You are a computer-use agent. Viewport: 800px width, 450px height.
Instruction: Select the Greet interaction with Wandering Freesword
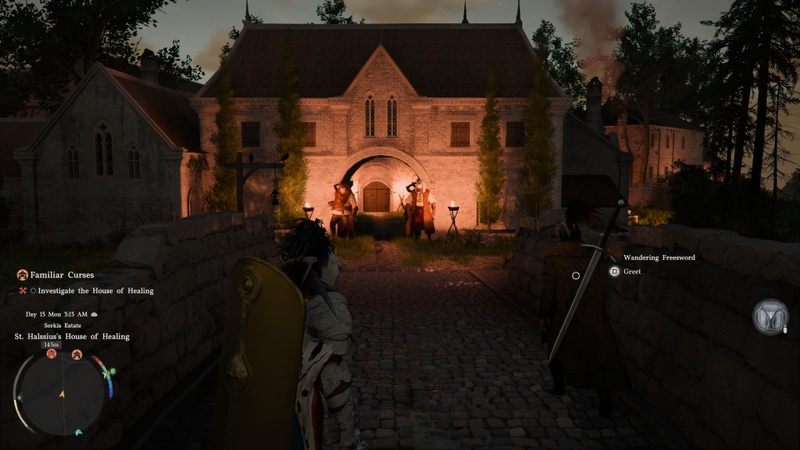(x=631, y=271)
